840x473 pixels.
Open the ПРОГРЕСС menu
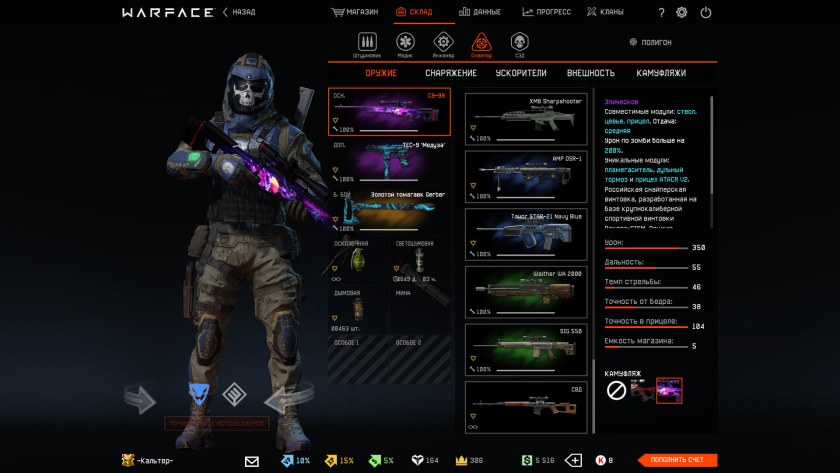[546, 12]
